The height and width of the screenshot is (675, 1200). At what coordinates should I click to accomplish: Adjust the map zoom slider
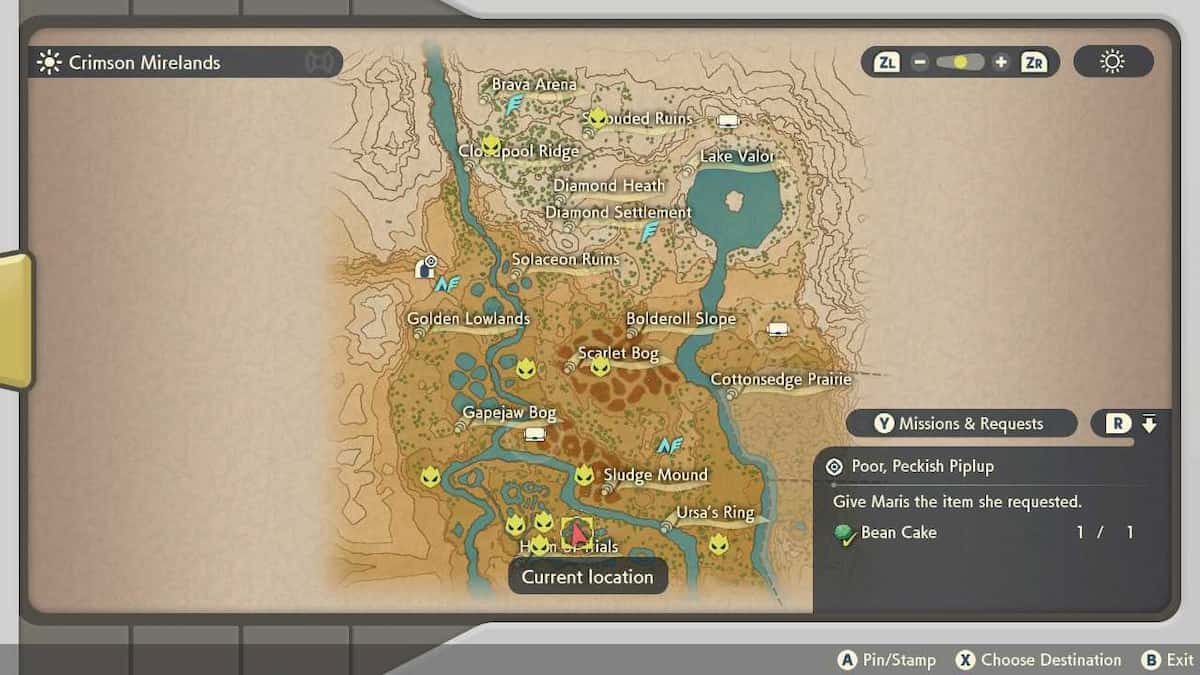click(x=960, y=62)
